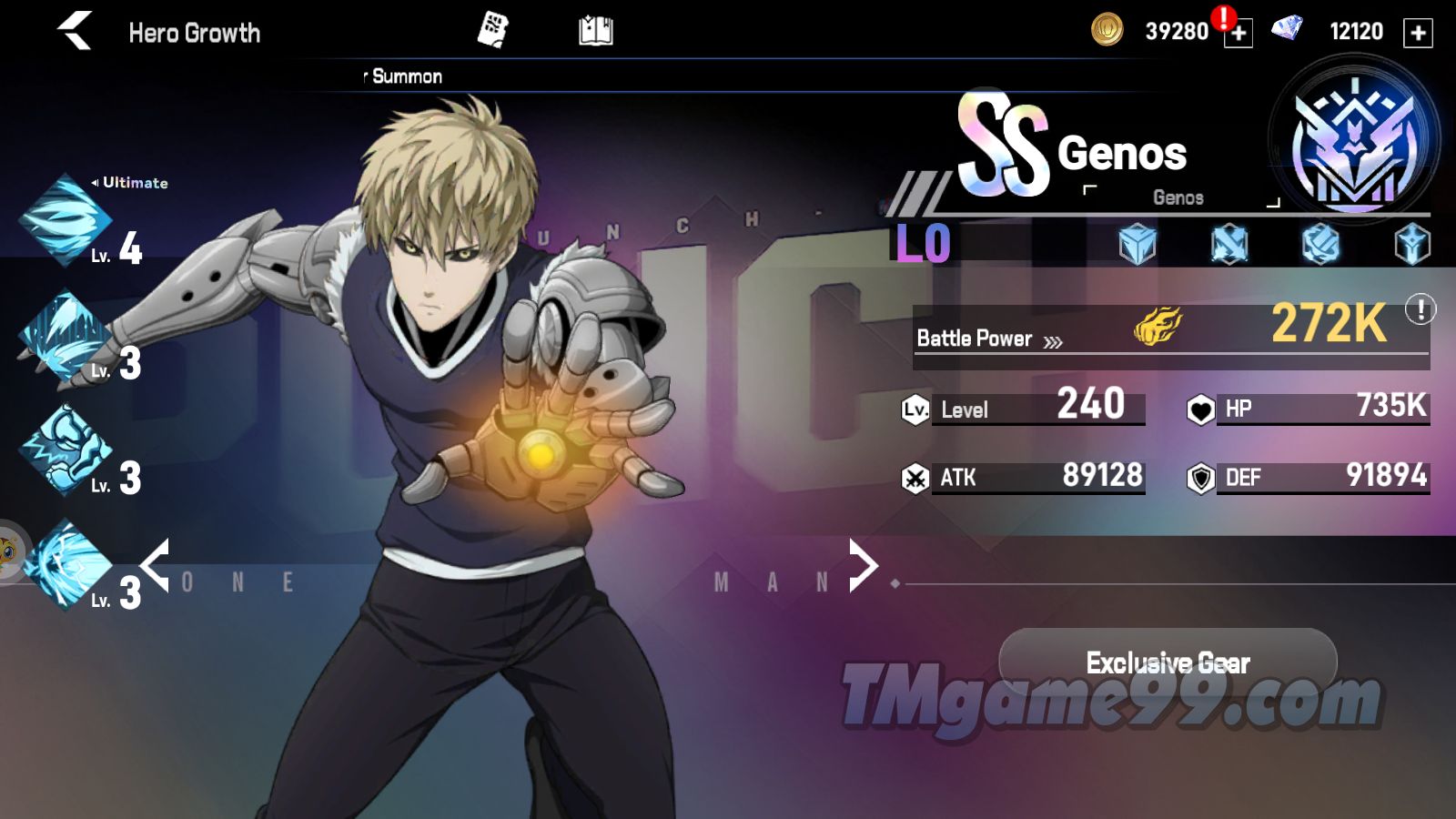Add more diamonds with plus button

1418,33
